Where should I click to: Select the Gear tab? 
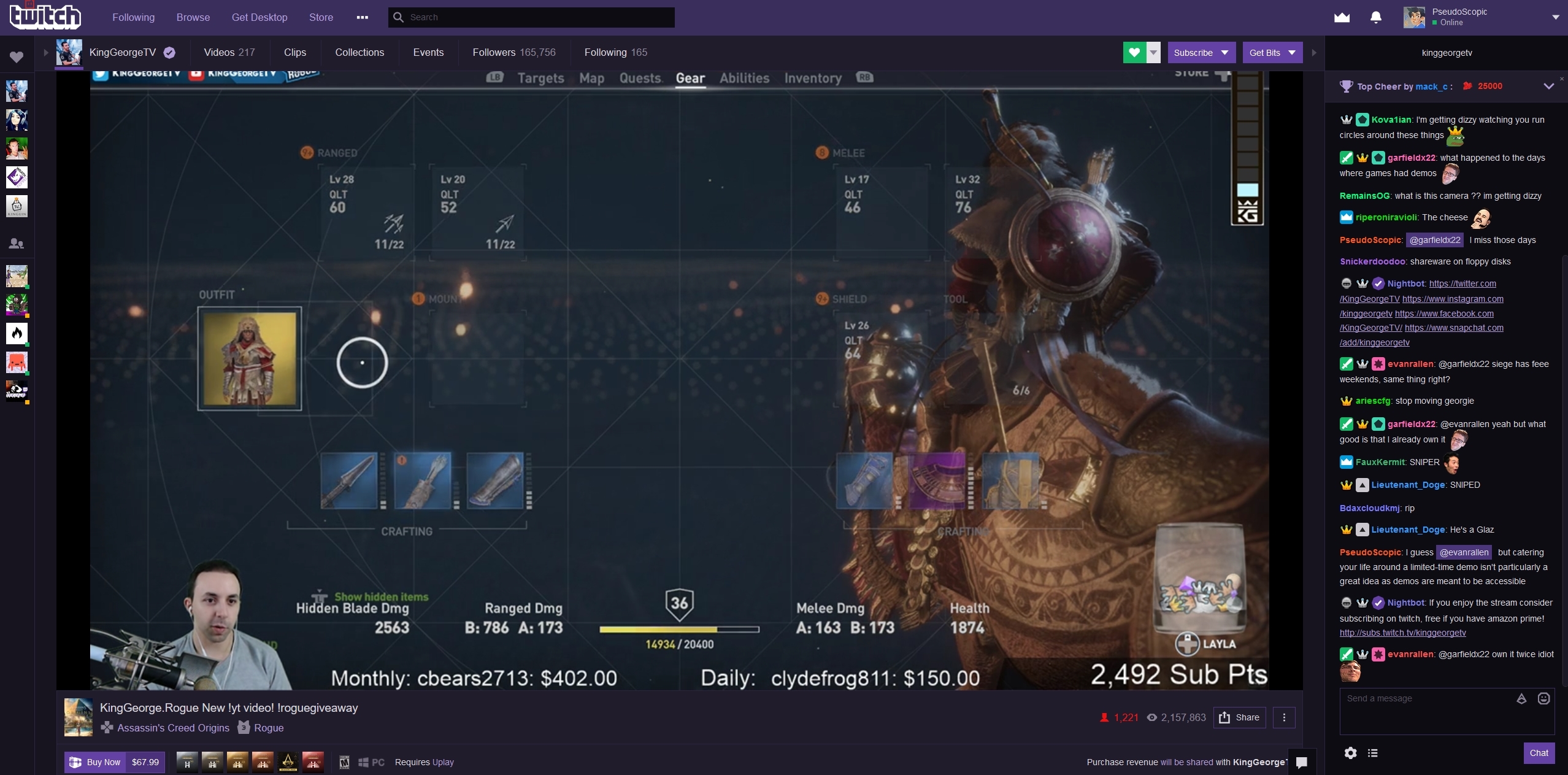690,78
